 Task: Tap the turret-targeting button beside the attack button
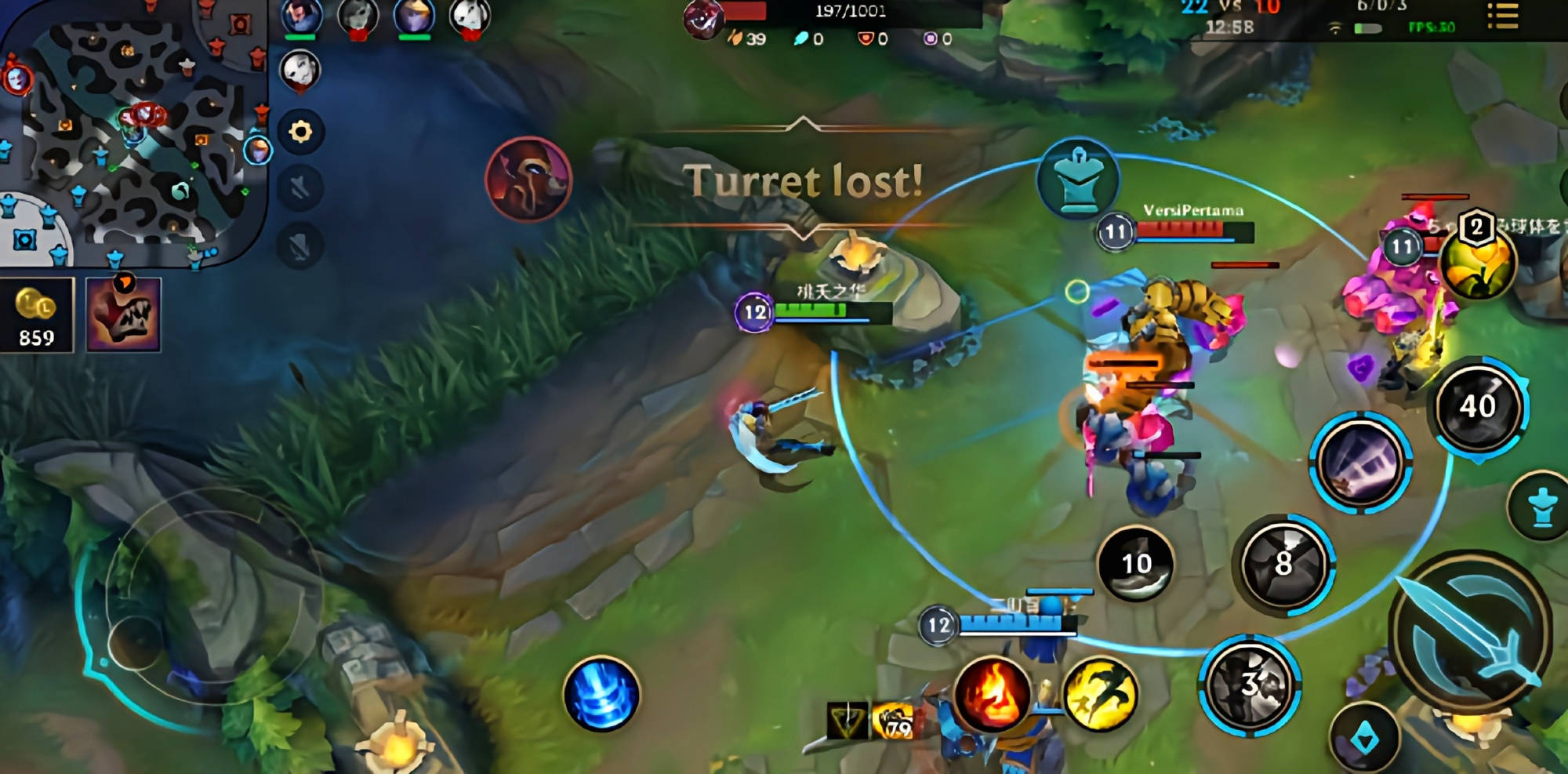pos(1542,507)
